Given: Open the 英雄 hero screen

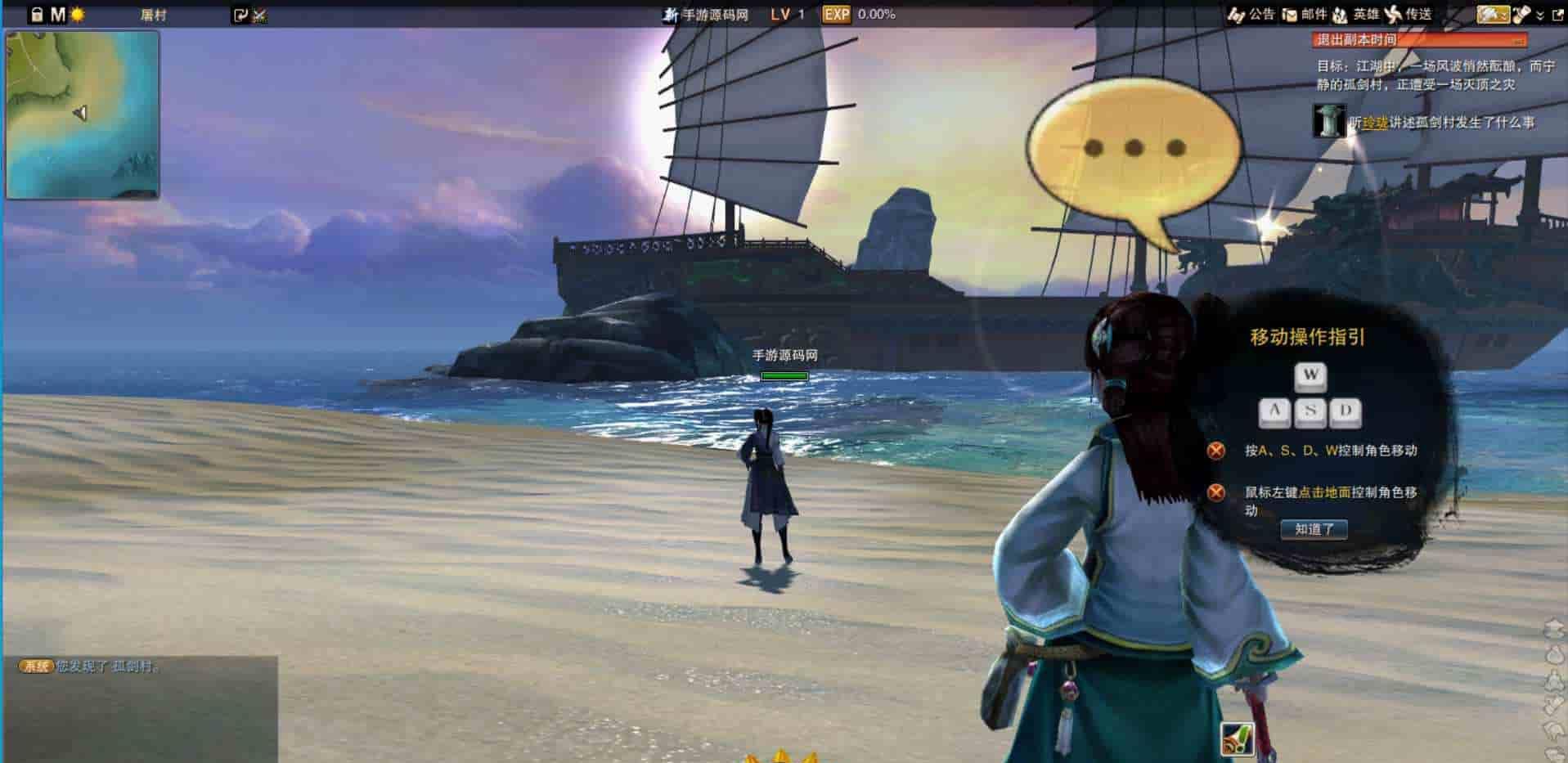Looking at the screenshot, I should [1356, 14].
